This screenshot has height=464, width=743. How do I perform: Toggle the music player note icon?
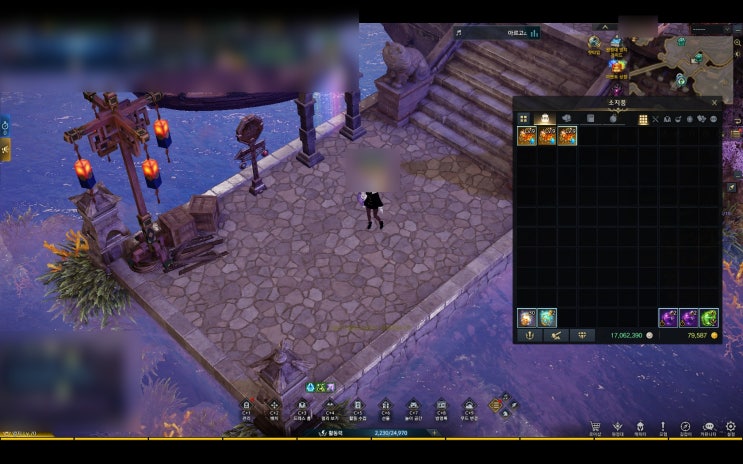(x=458, y=32)
